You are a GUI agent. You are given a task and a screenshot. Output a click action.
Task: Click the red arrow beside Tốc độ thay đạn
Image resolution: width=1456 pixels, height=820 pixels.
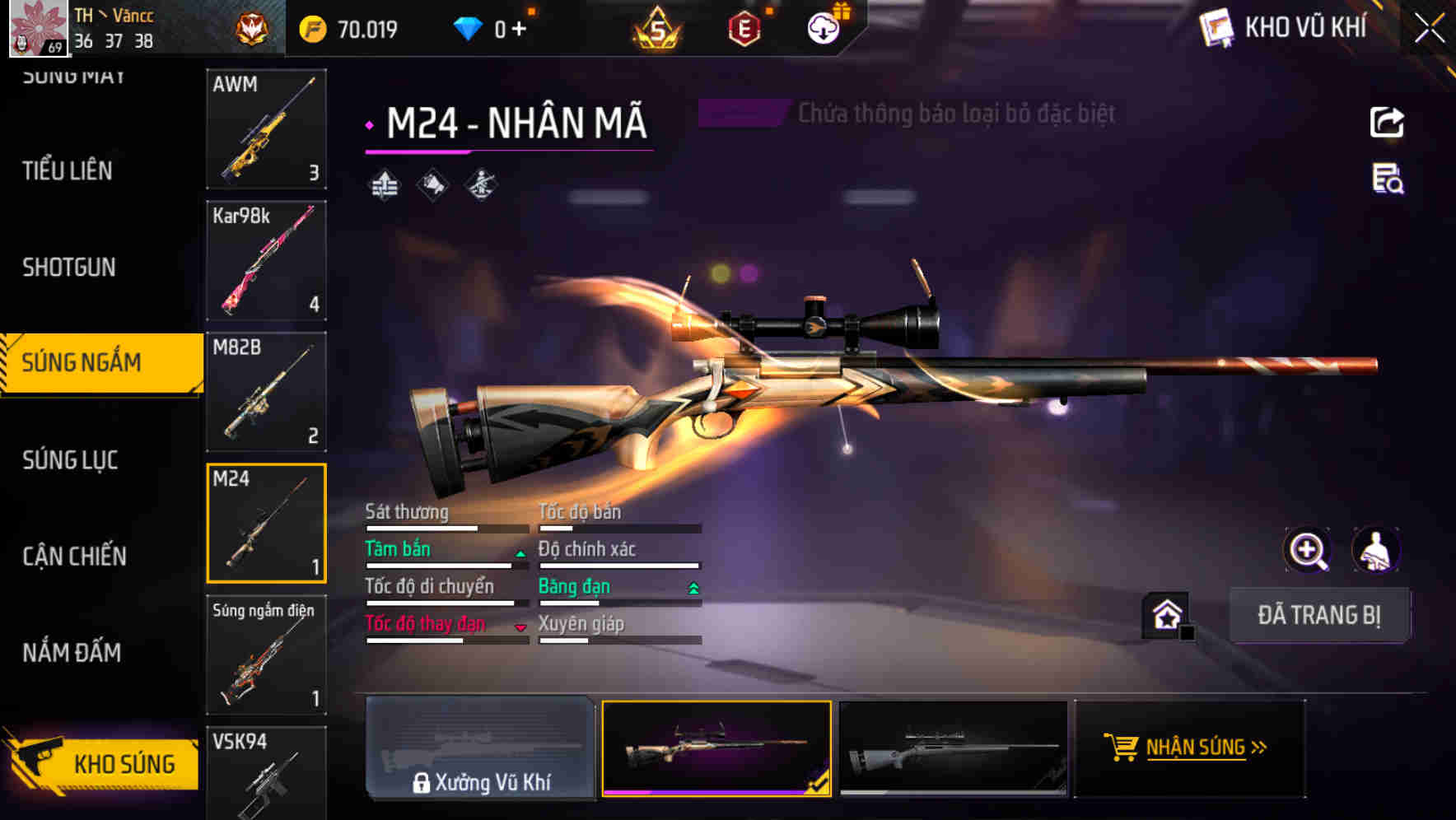tap(520, 627)
